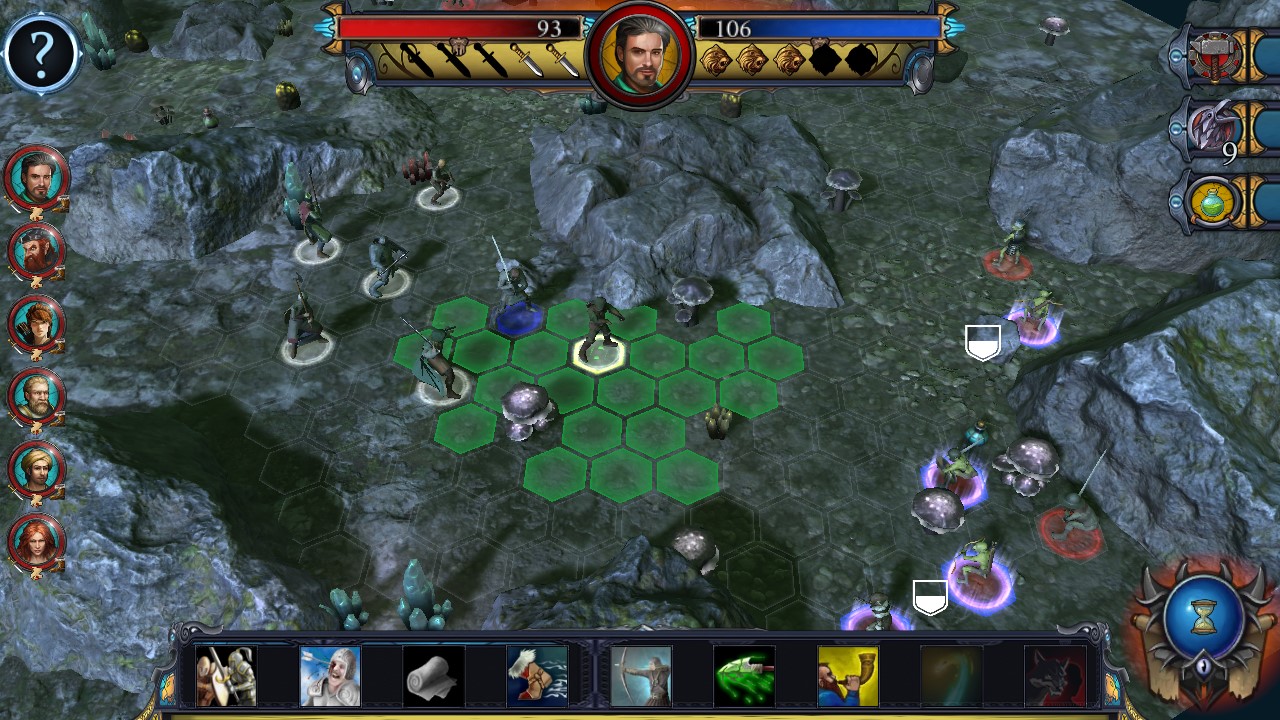
Task: Open the help question mark panel
Action: (40, 52)
